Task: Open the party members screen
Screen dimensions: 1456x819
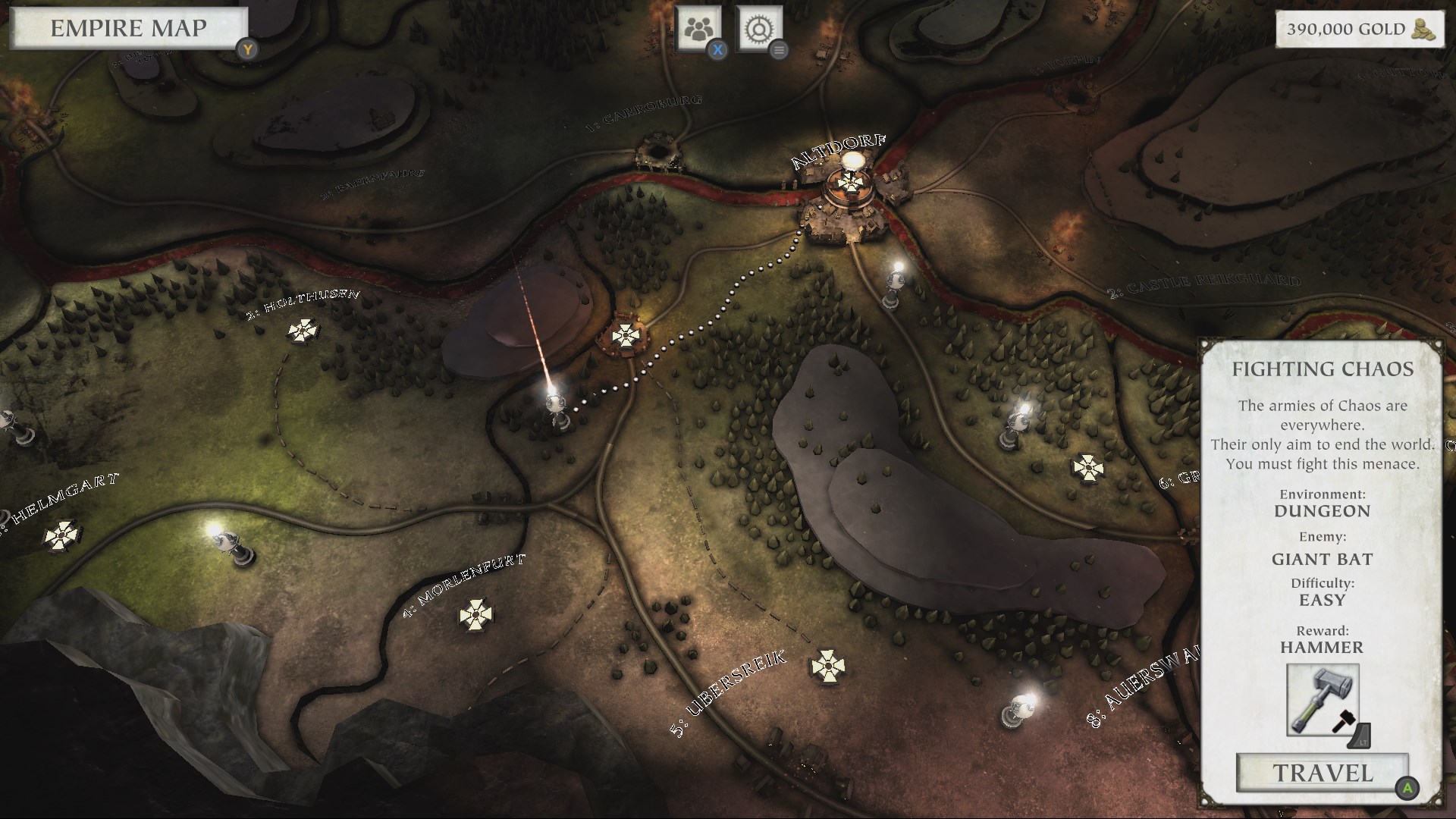Action: tap(698, 30)
